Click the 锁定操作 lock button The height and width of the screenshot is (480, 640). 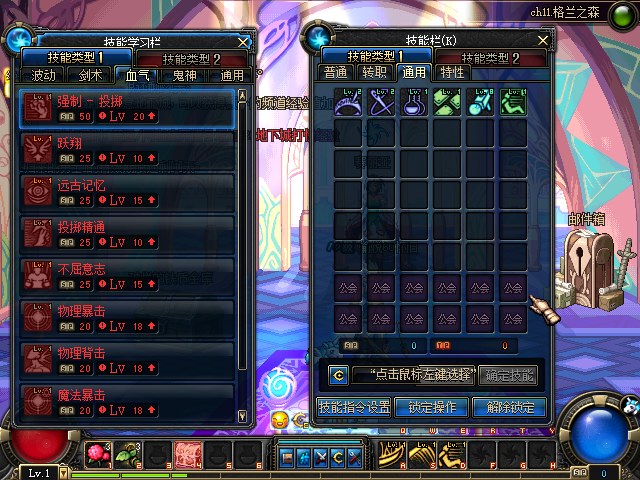[432, 407]
